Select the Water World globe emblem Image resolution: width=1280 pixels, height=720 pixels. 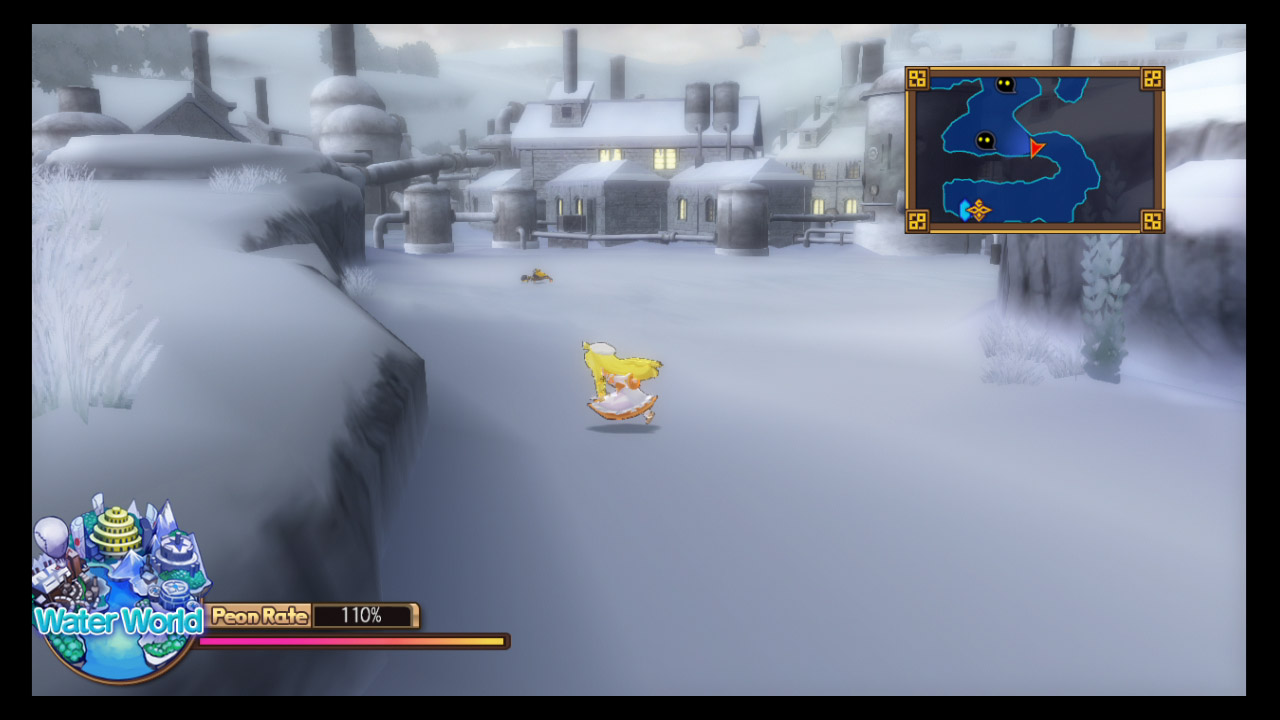tap(117, 590)
